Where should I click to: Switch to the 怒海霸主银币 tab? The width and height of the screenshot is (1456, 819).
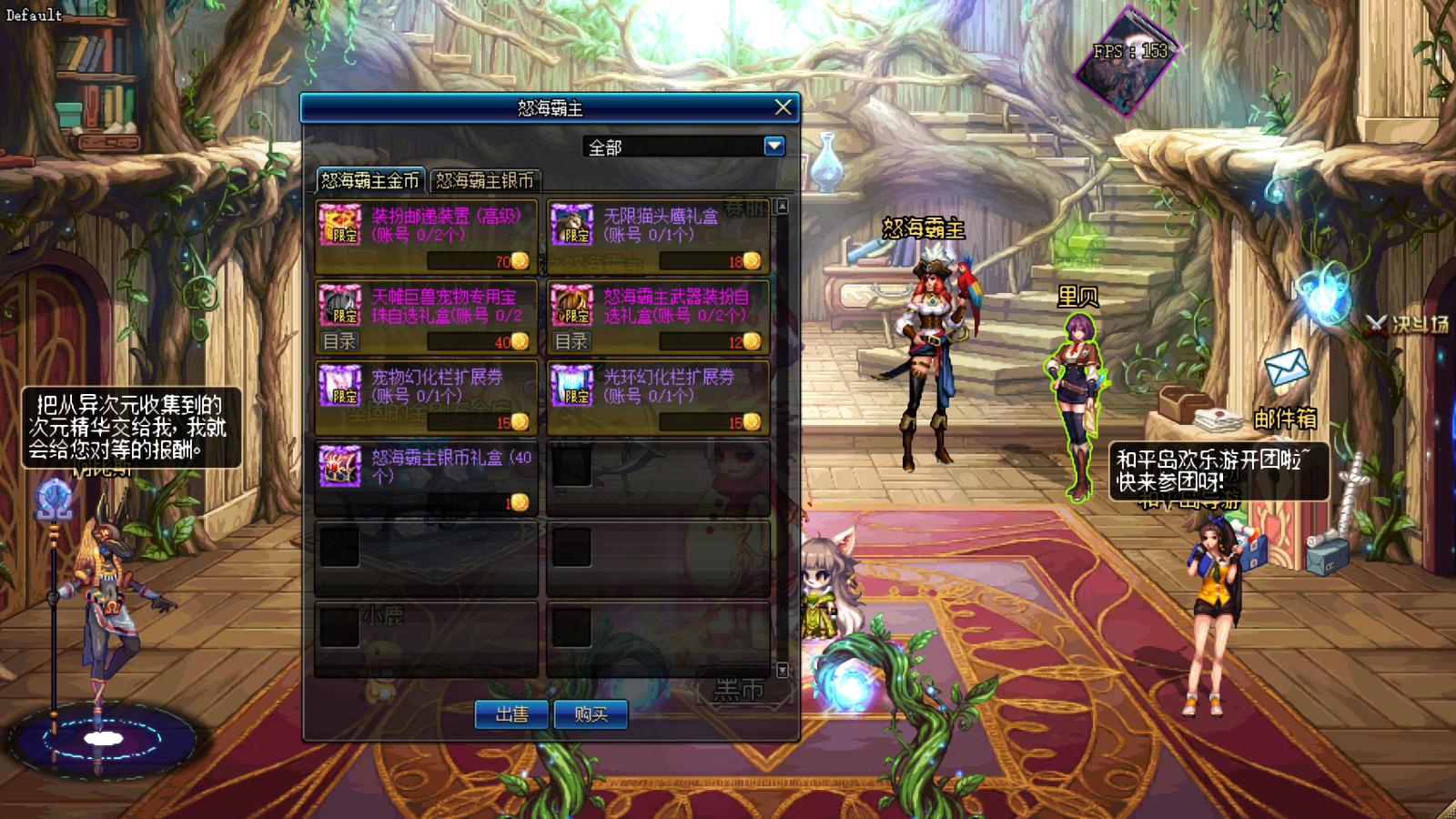(485, 180)
